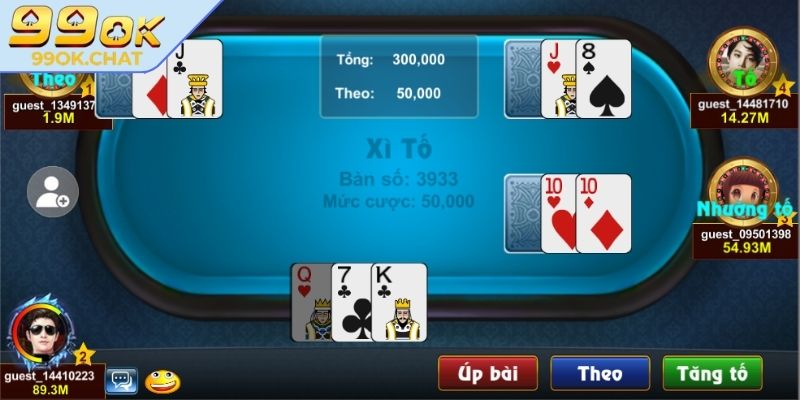
Task: Raise with the Tăng tố button
Action: click(712, 374)
